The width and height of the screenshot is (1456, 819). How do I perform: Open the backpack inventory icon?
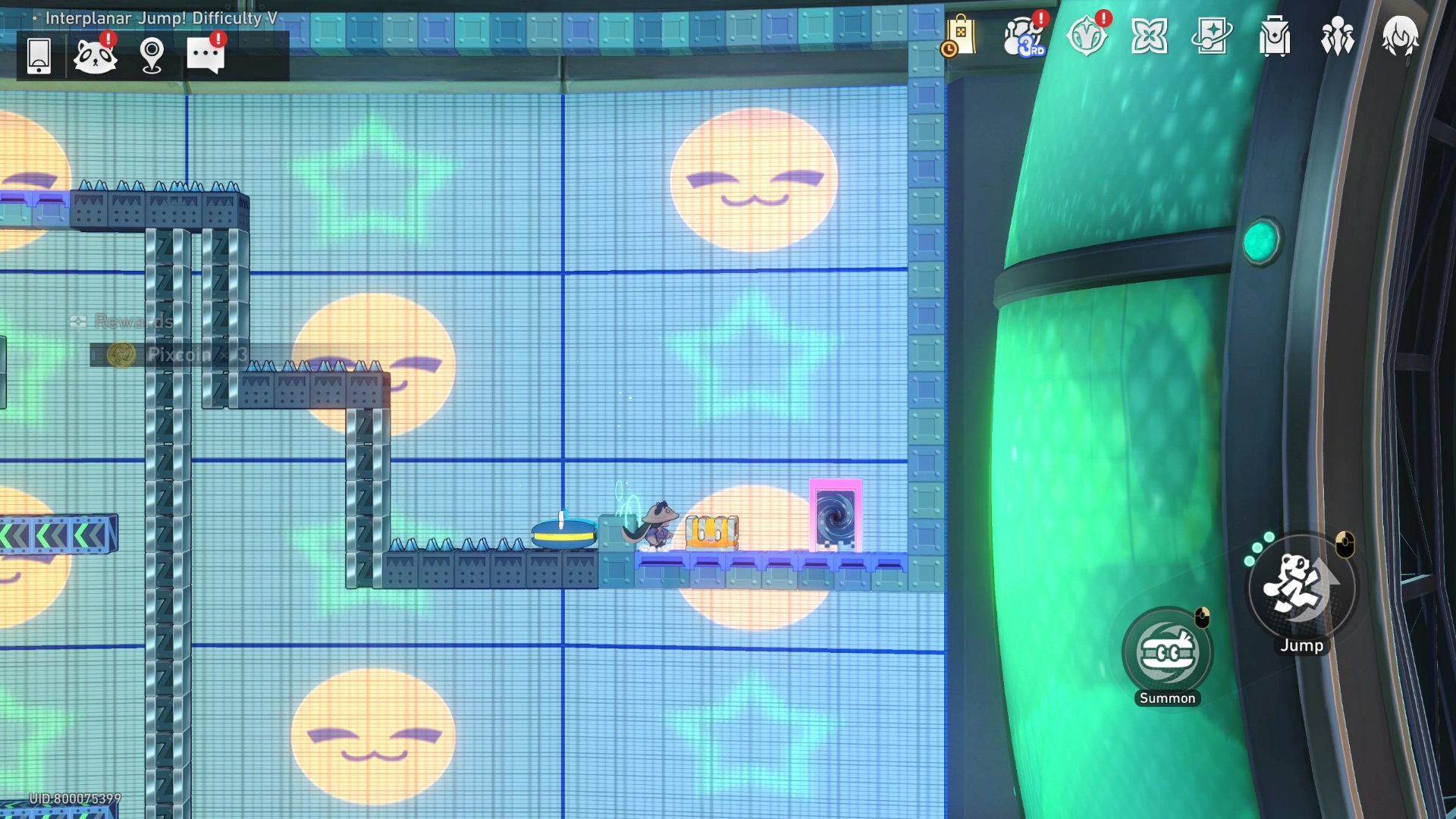click(1275, 36)
